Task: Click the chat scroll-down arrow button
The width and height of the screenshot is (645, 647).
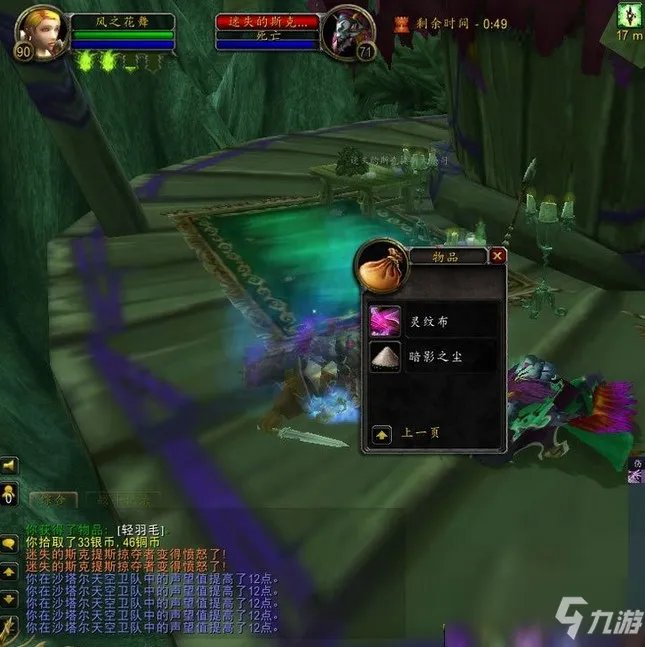Action: point(9,598)
